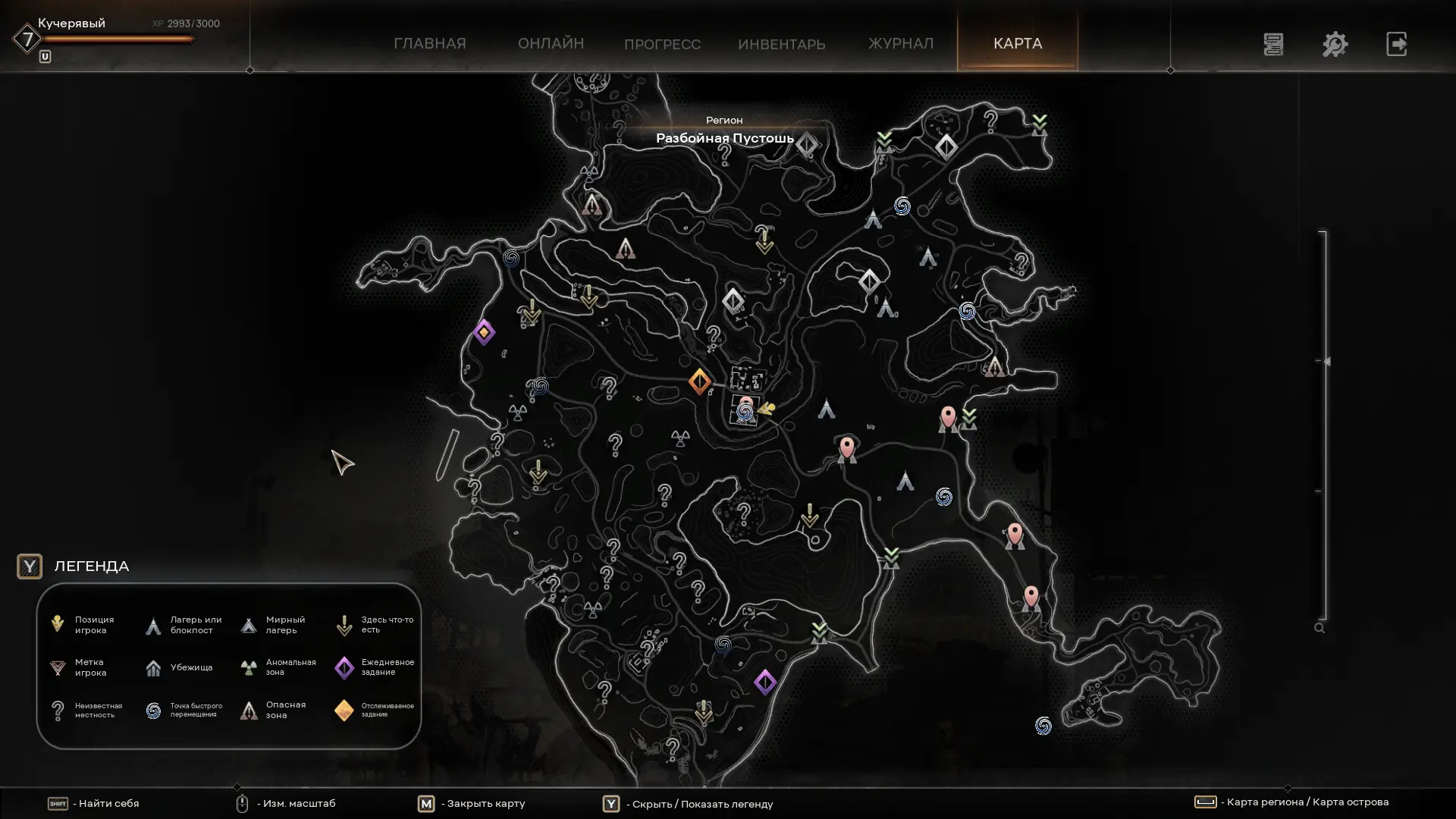Adjust the map zoom slider handle

point(1326,362)
